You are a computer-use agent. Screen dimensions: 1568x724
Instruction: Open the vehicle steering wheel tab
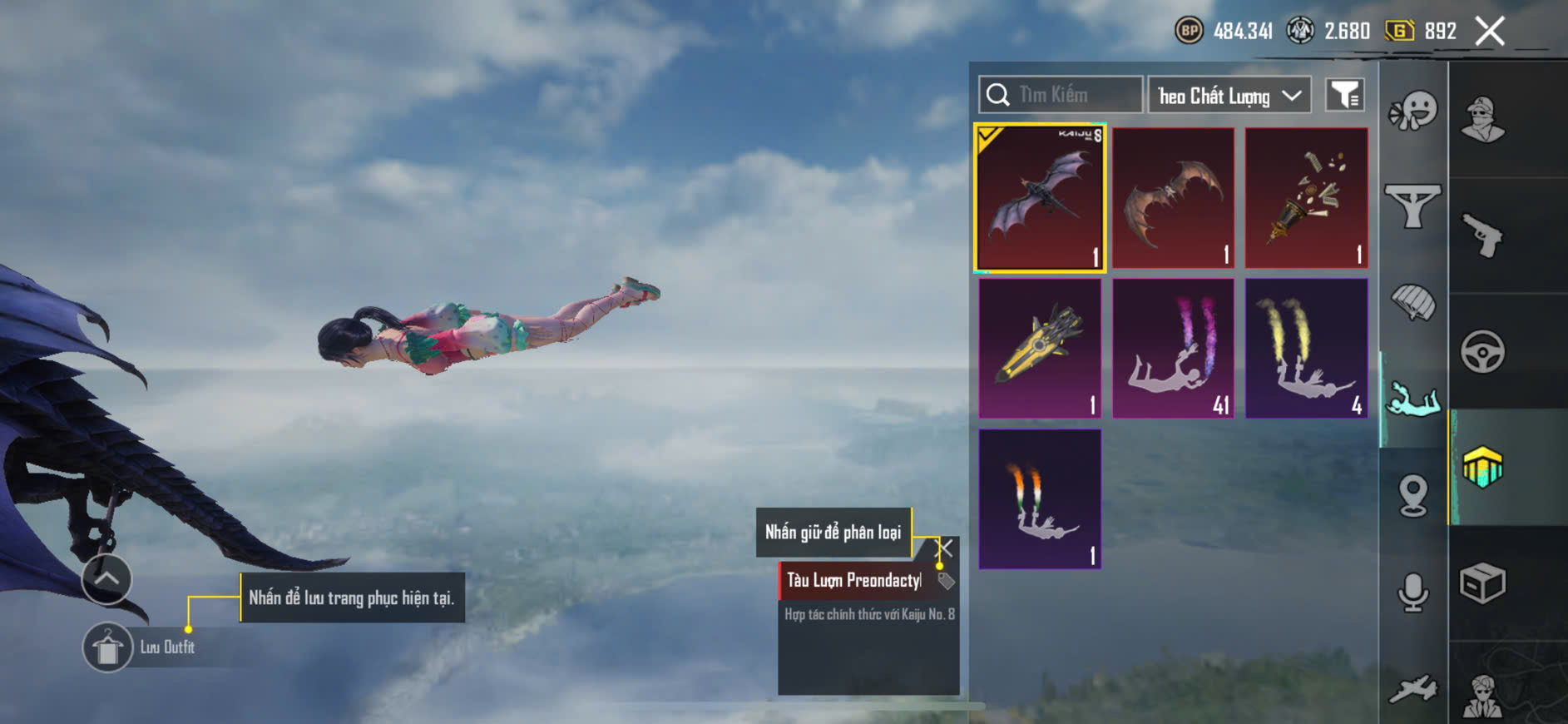[x=1482, y=351]
